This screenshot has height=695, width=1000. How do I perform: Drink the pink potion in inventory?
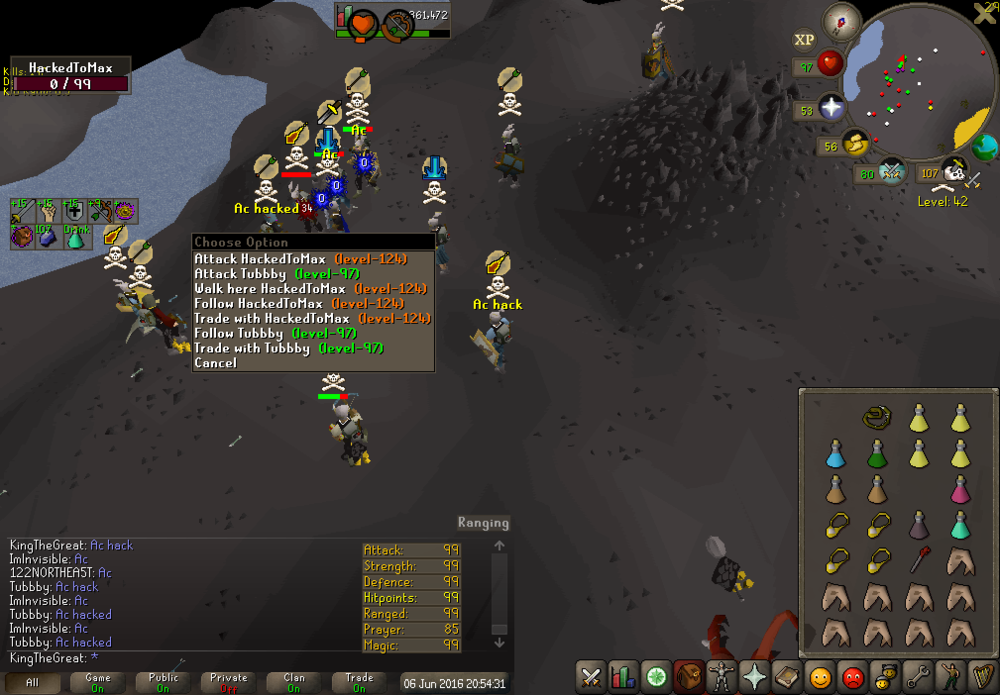pos(960,490)
